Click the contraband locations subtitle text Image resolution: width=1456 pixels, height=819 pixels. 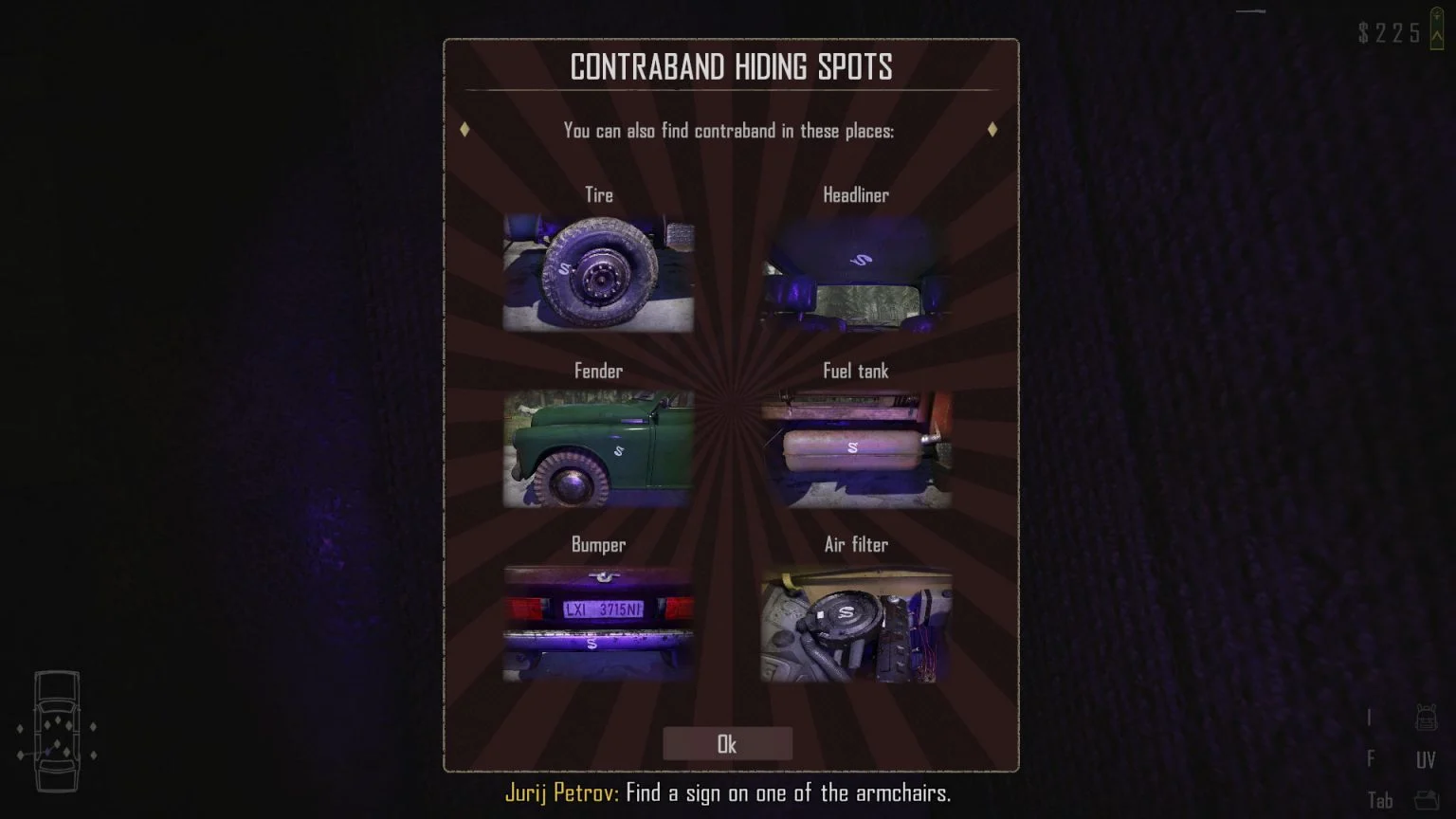(728, 132)
